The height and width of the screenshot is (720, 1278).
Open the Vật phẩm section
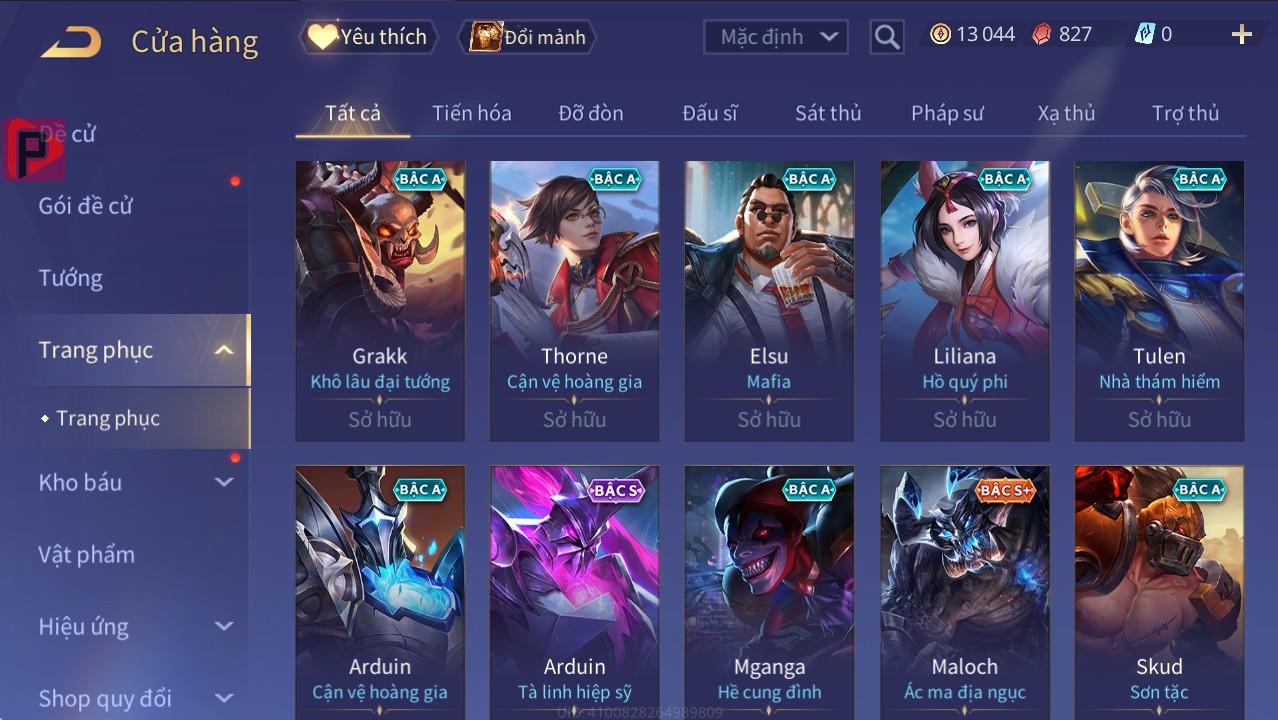(87, 554)
